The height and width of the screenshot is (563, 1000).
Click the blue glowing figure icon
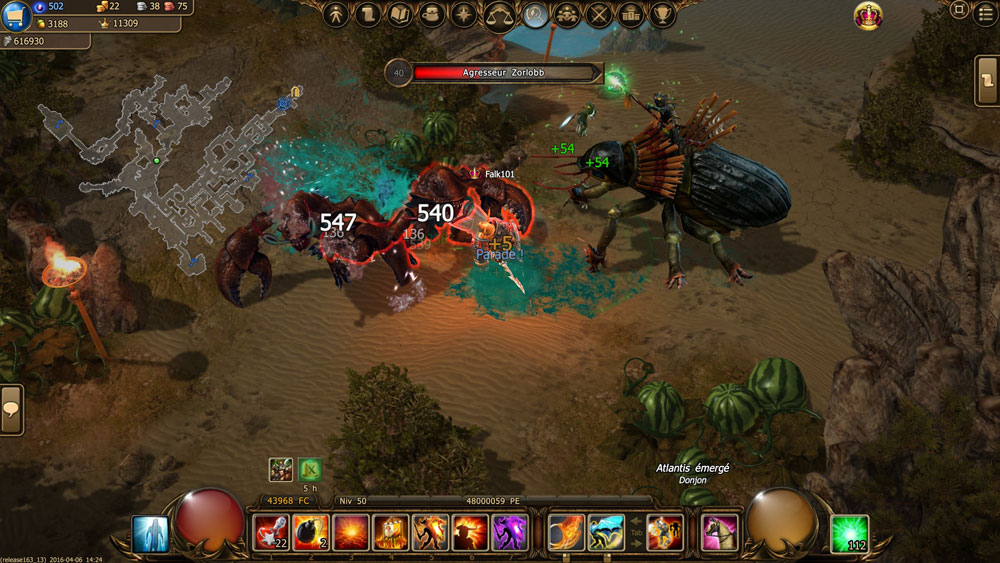pyautogui.click(x=150, y=534)
